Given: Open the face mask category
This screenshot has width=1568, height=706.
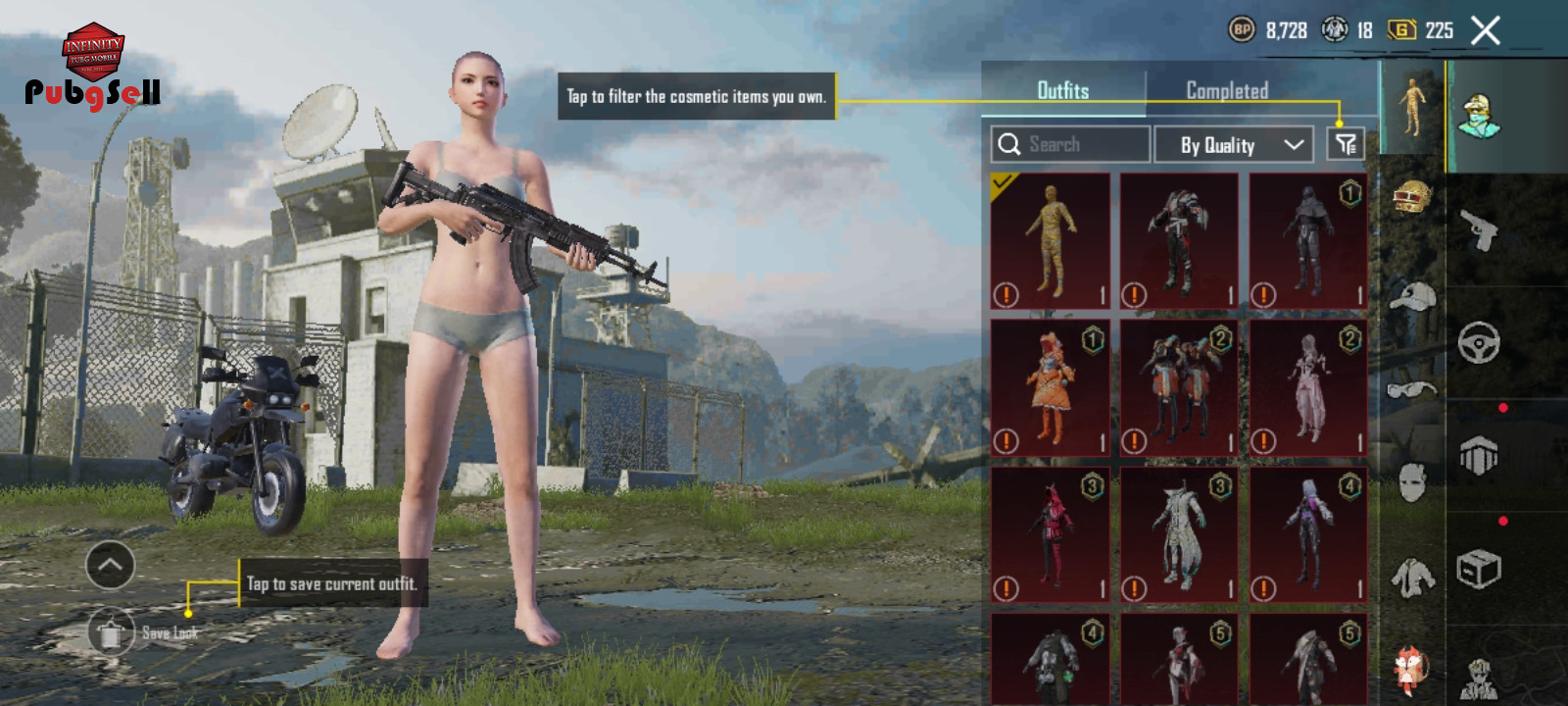Looking at the screenshot, I should coord(1412,482).
